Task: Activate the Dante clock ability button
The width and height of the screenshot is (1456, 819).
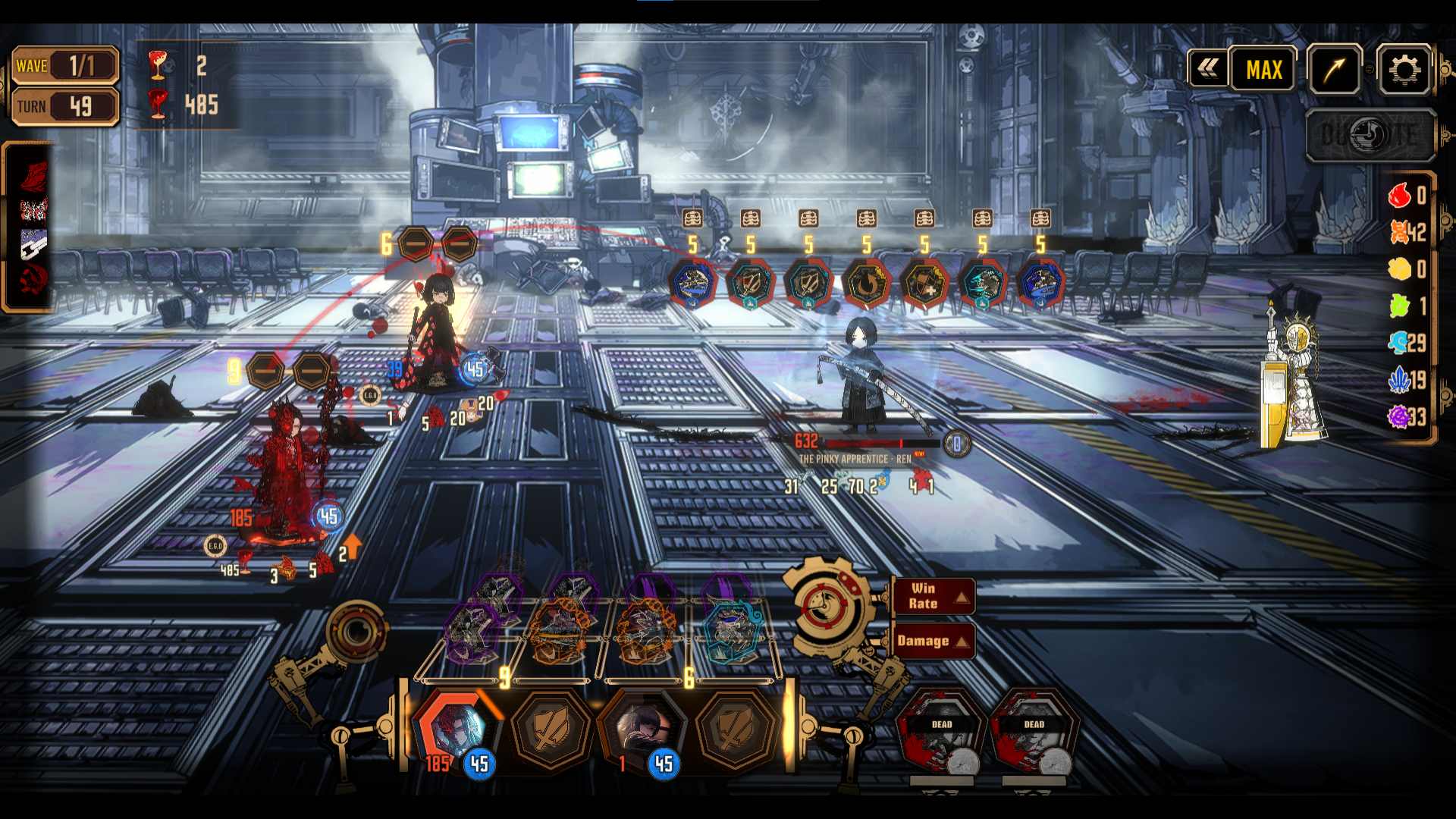Action: pos(1371,135)
